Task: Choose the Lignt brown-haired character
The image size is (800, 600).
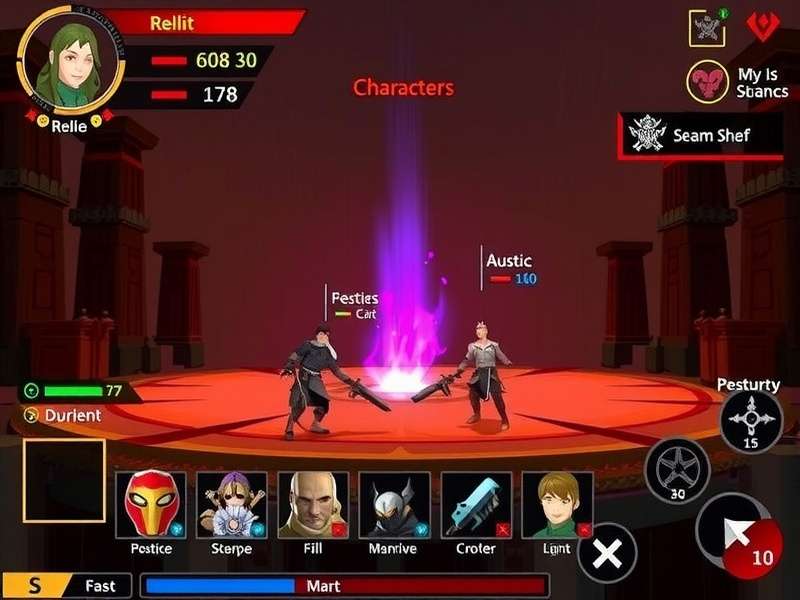Action: (x=557, y=504)
